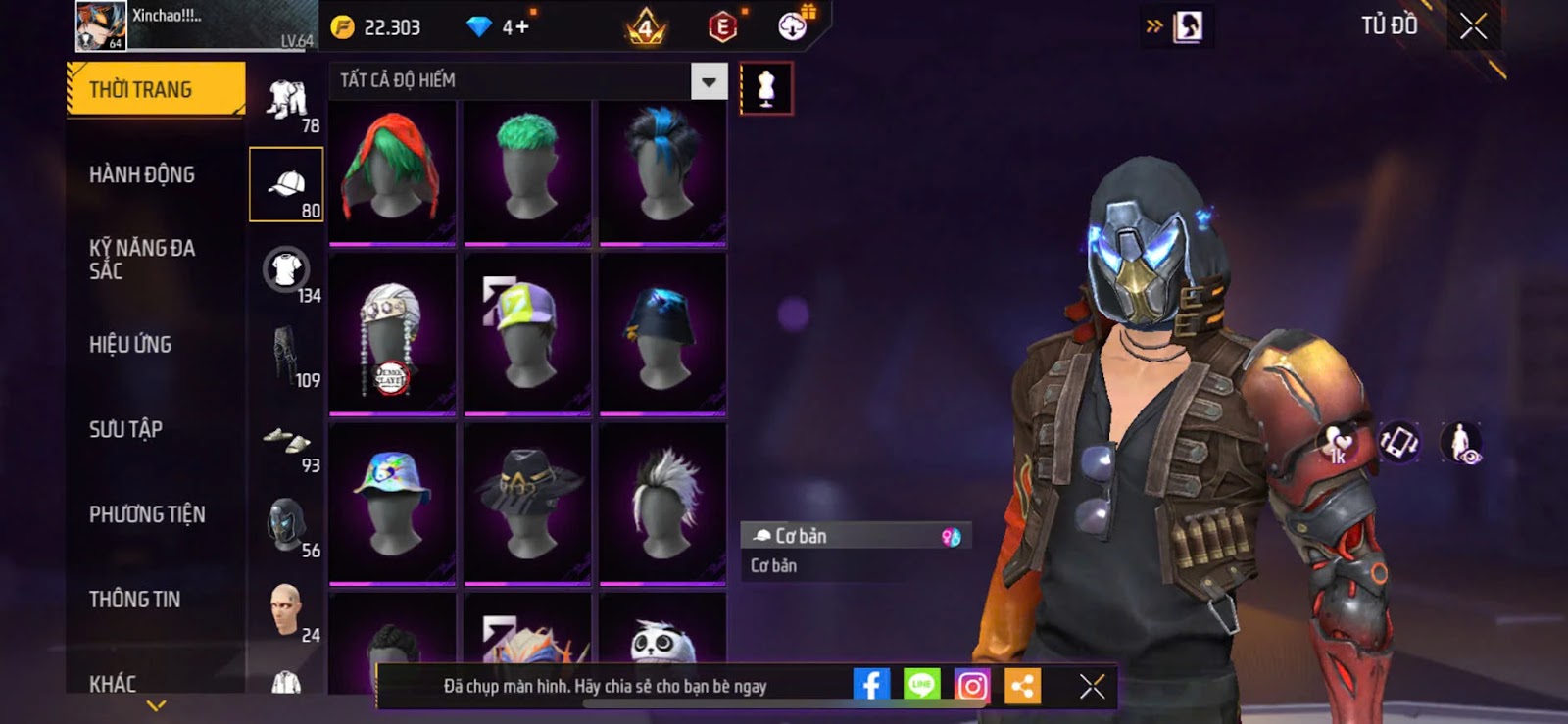Open the shoes subcategory showing 93
Screen dimensions: 1568x724
pyautogui.click(x=286, y=443)
